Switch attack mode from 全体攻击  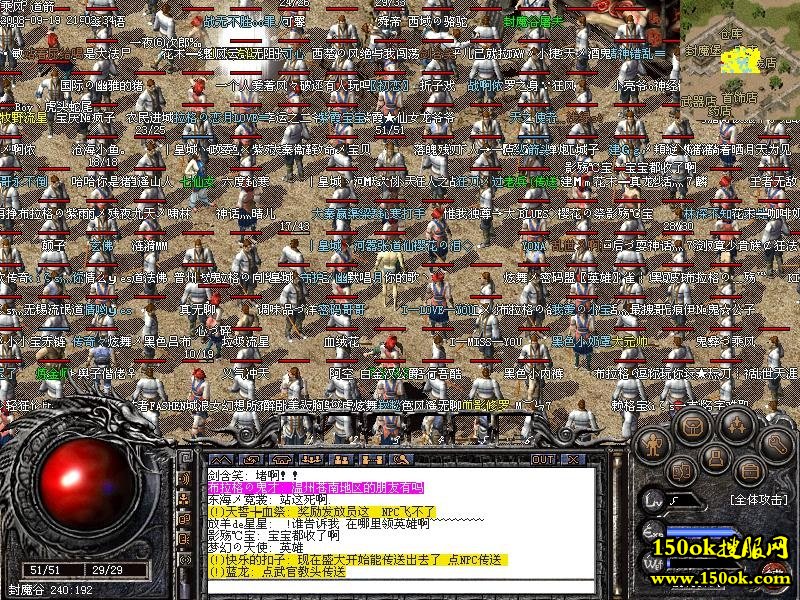pos(758,498)
